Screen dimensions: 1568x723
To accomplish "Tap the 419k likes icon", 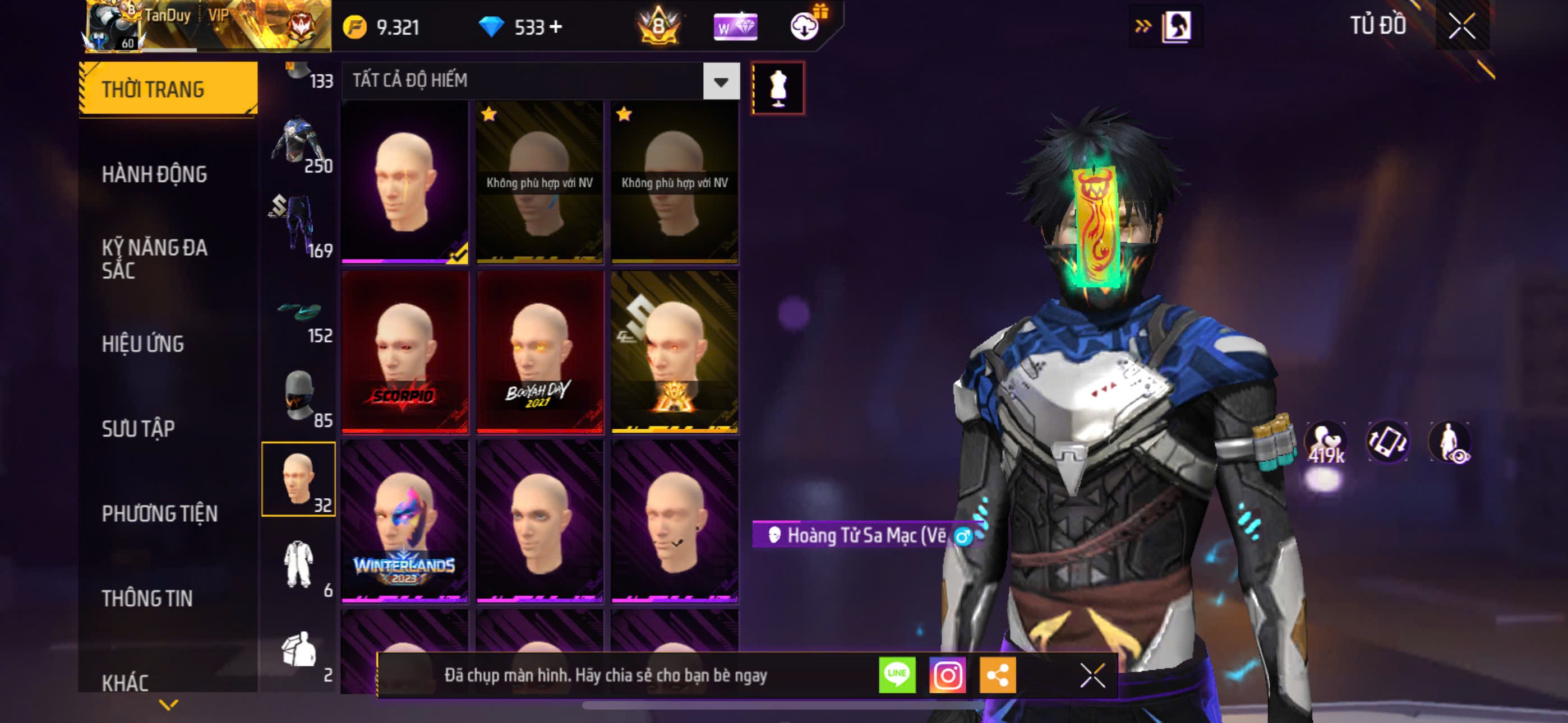I will tap(1325, 443).
